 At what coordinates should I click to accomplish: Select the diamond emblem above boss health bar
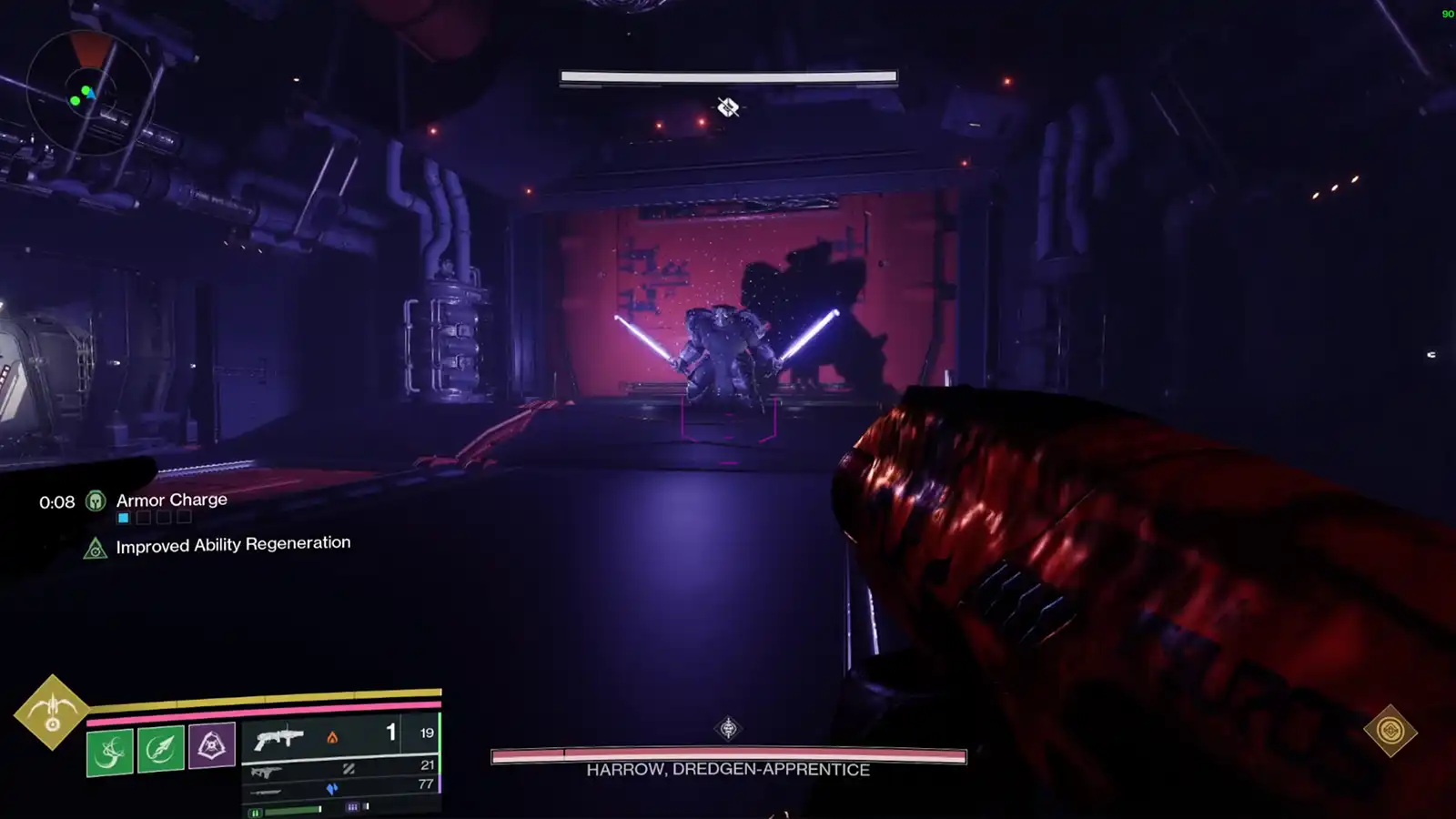pyautogui.click(x=729, y=726)
